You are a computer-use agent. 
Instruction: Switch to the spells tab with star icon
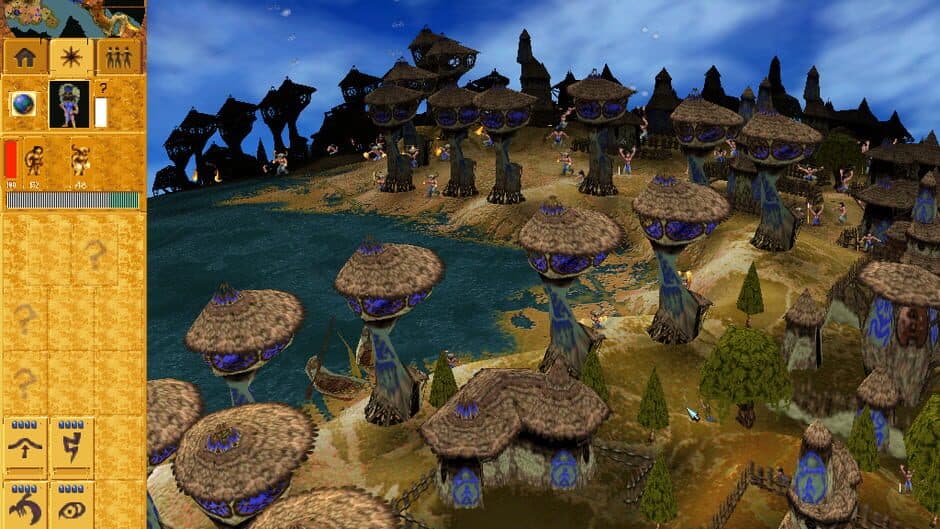[72, 57]
